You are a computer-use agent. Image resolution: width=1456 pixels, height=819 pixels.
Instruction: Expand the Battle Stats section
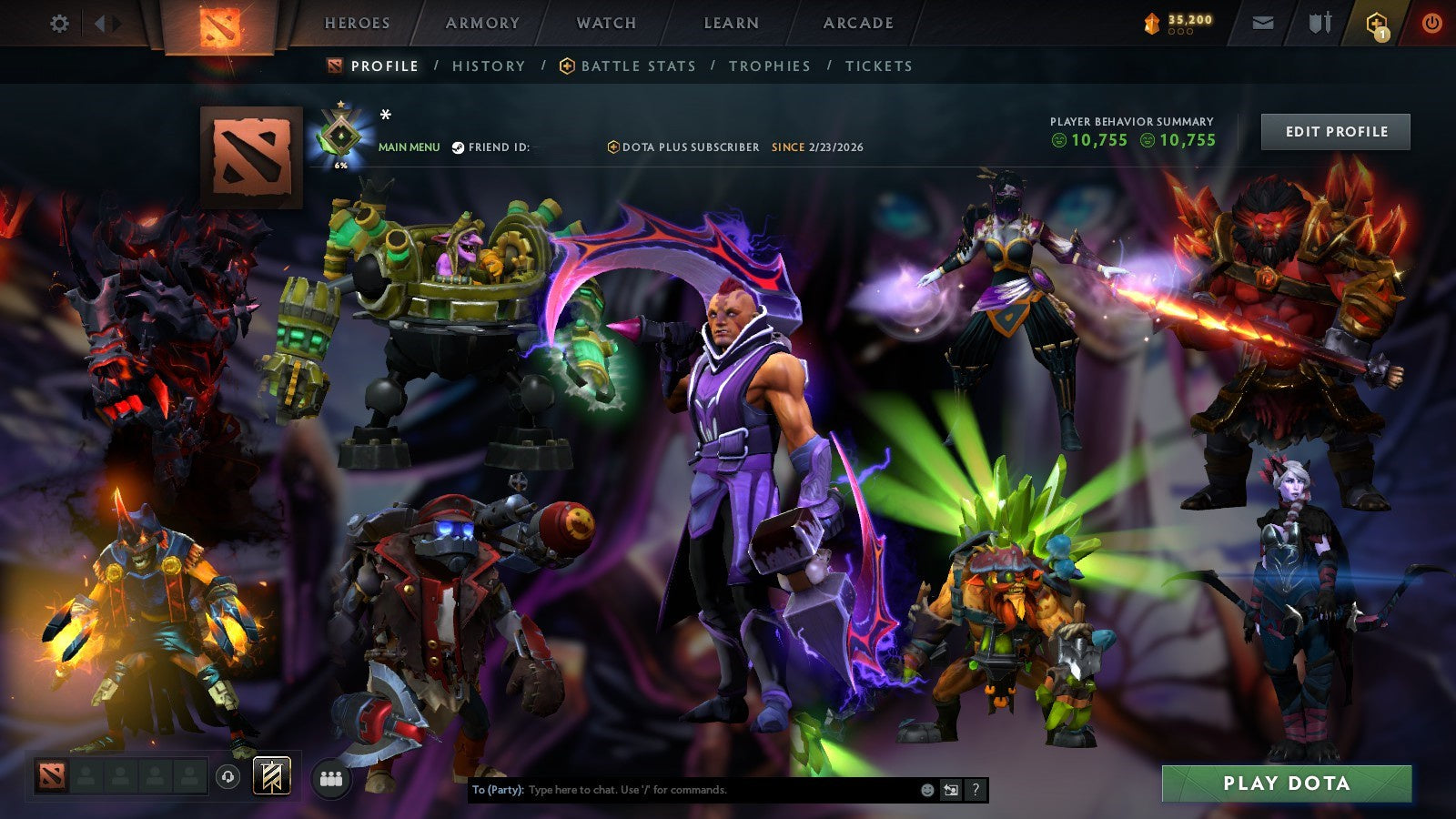(638, 66)
